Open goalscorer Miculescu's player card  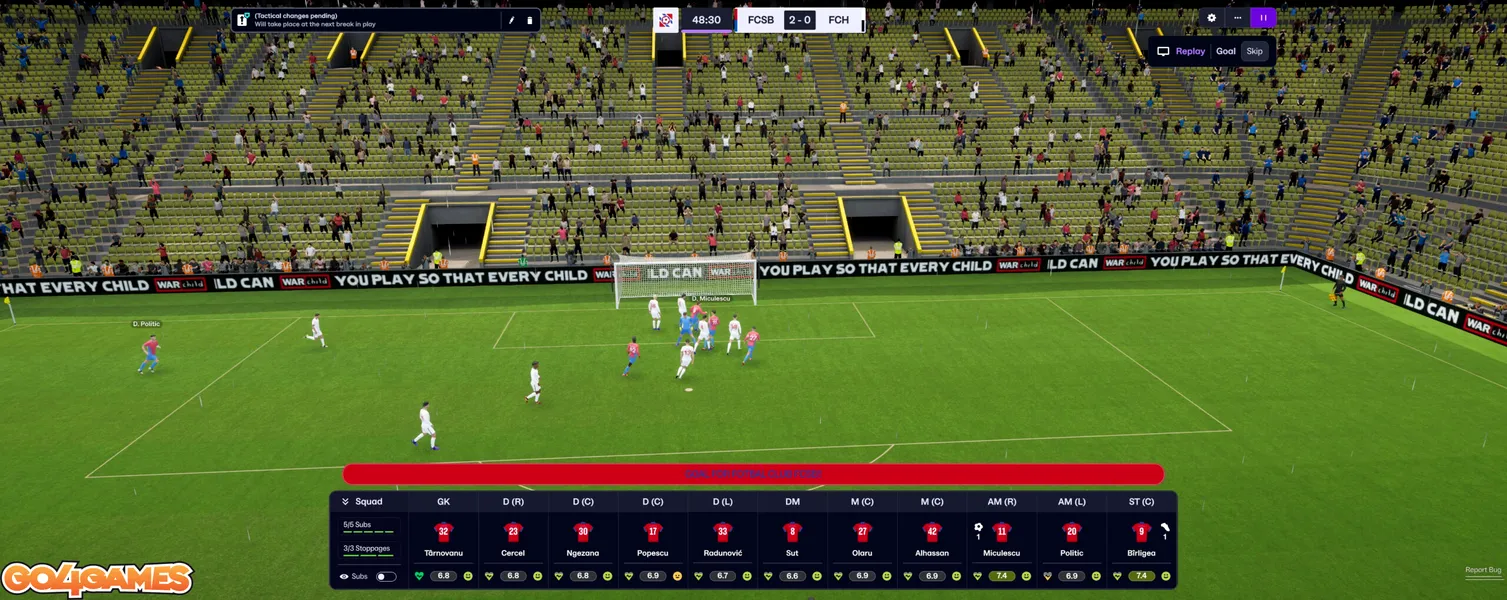tap(1002, 540)
